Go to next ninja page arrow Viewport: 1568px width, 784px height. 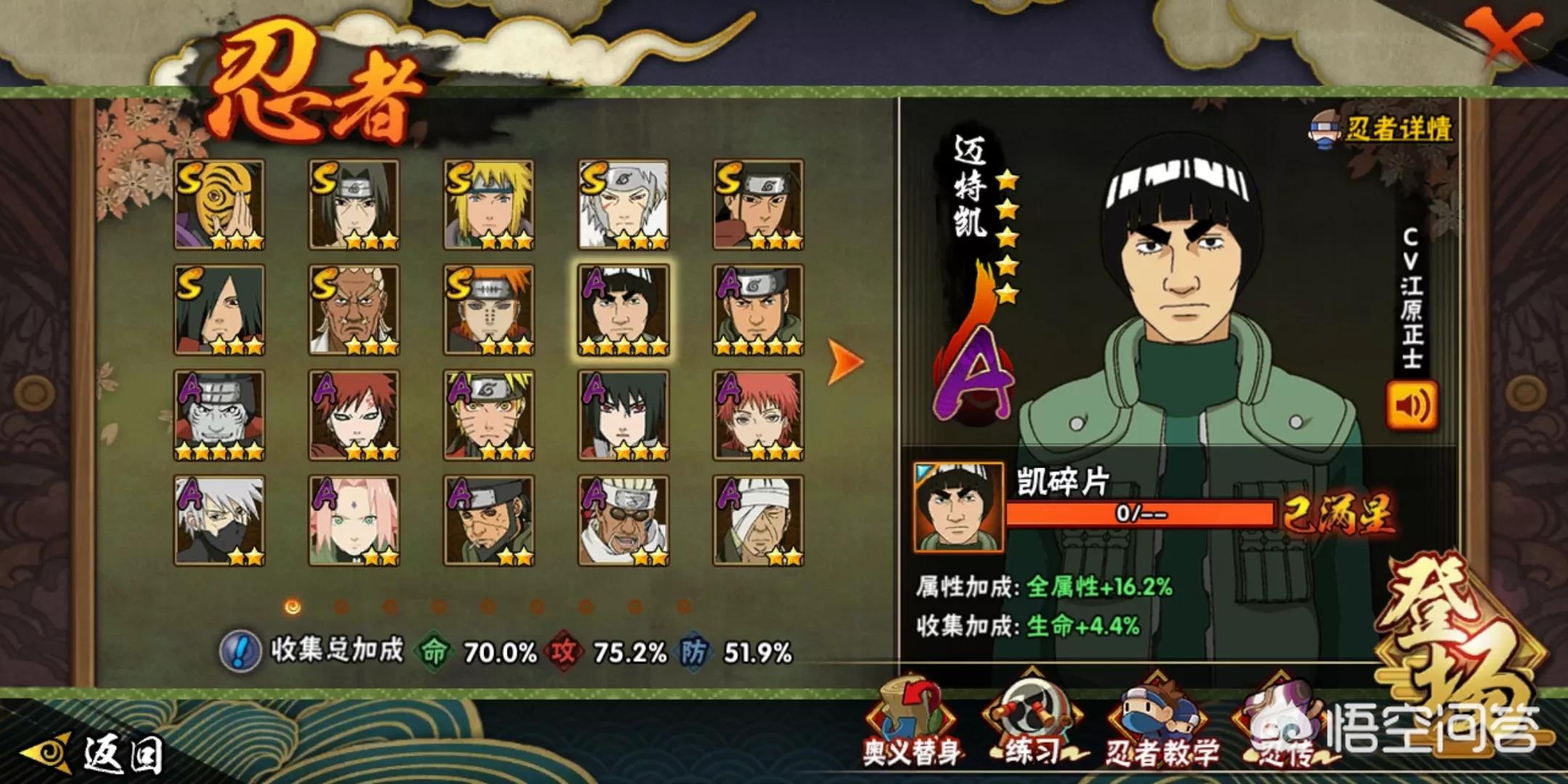845,362
